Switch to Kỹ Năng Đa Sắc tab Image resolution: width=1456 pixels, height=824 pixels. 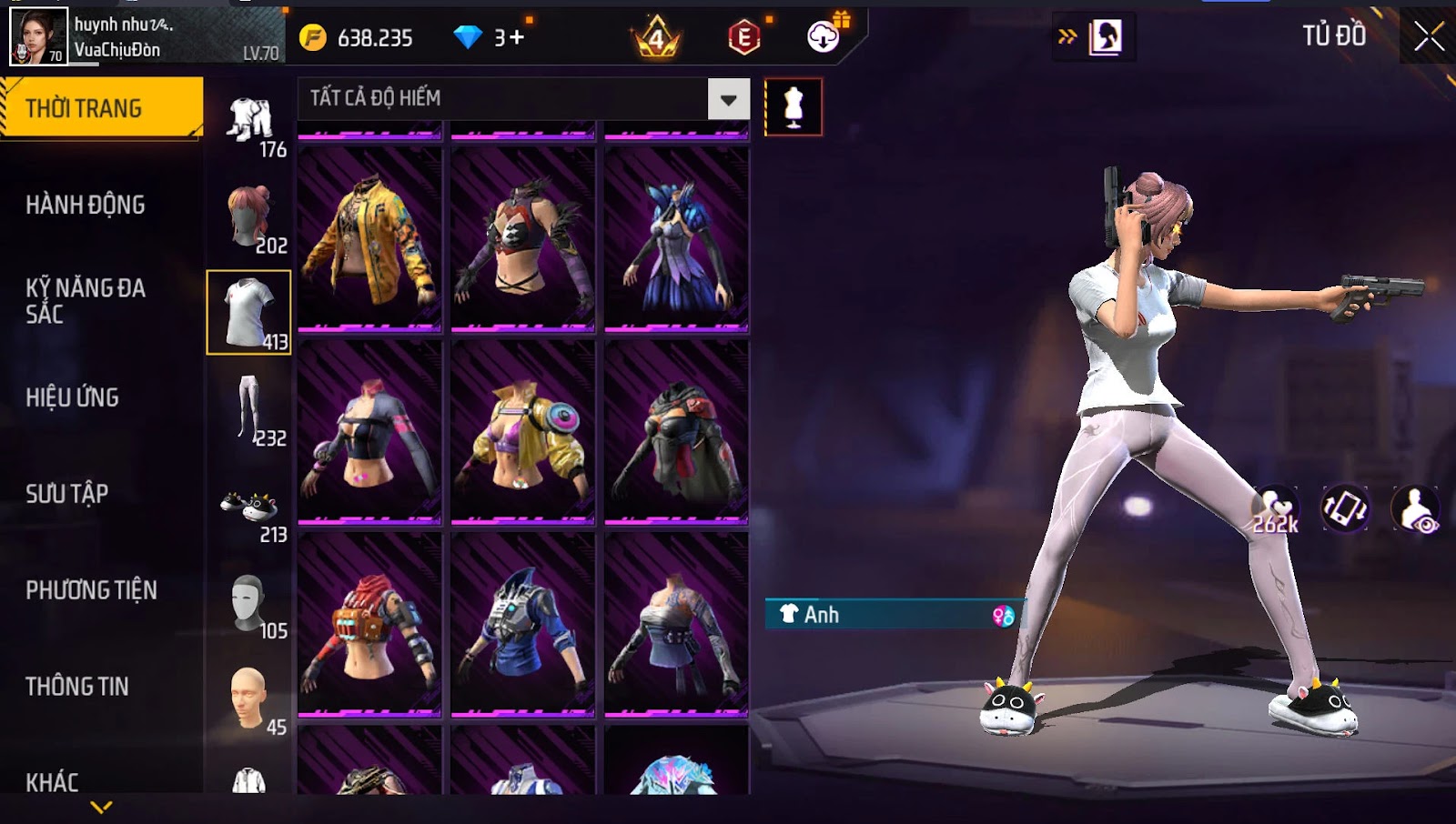click(x=86, y=301)
